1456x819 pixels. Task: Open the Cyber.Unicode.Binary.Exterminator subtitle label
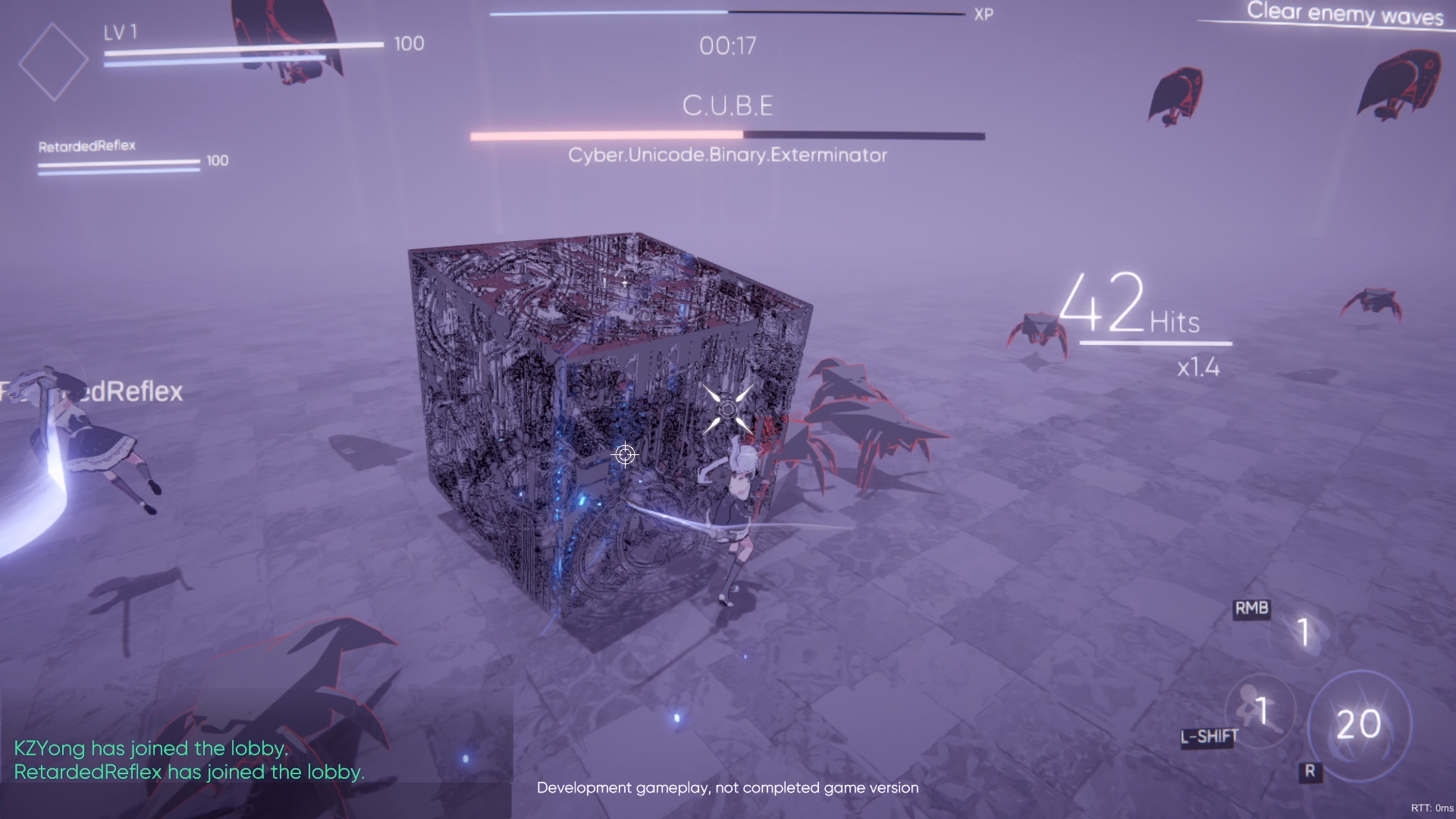[x=727, y=154]
